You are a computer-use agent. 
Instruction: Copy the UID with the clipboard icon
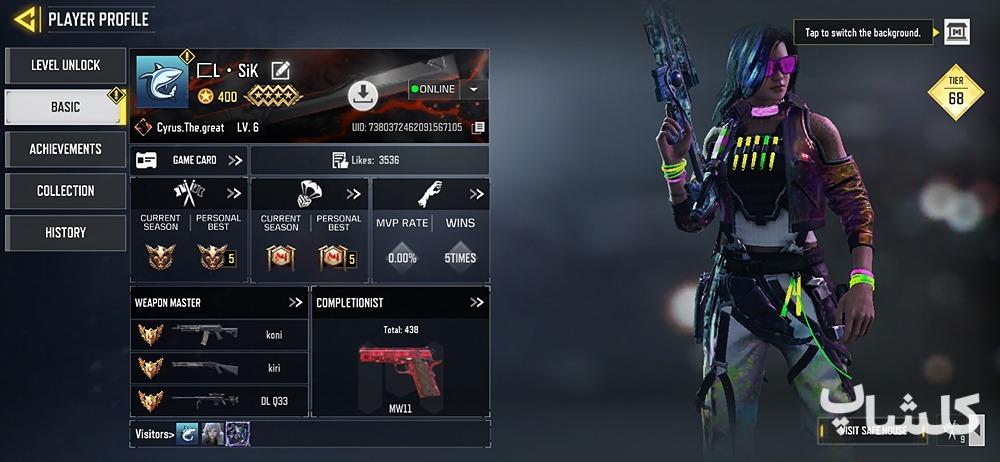point(479,128)
